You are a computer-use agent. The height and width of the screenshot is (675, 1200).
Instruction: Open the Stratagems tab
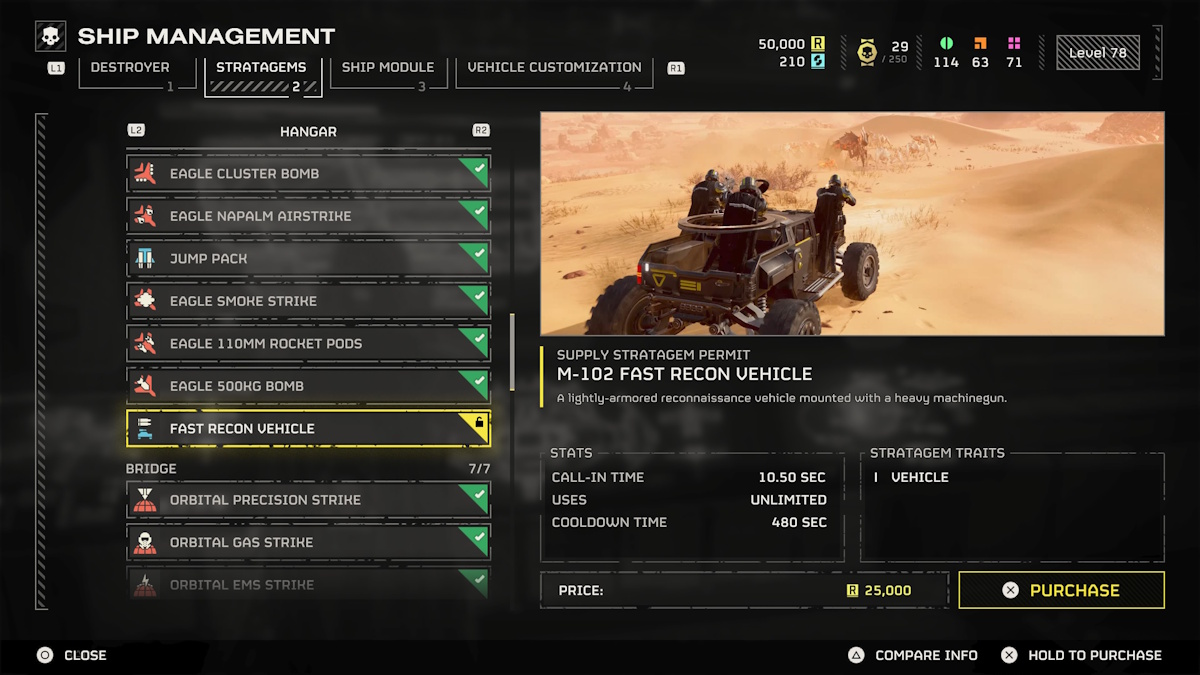click(262, 68)
